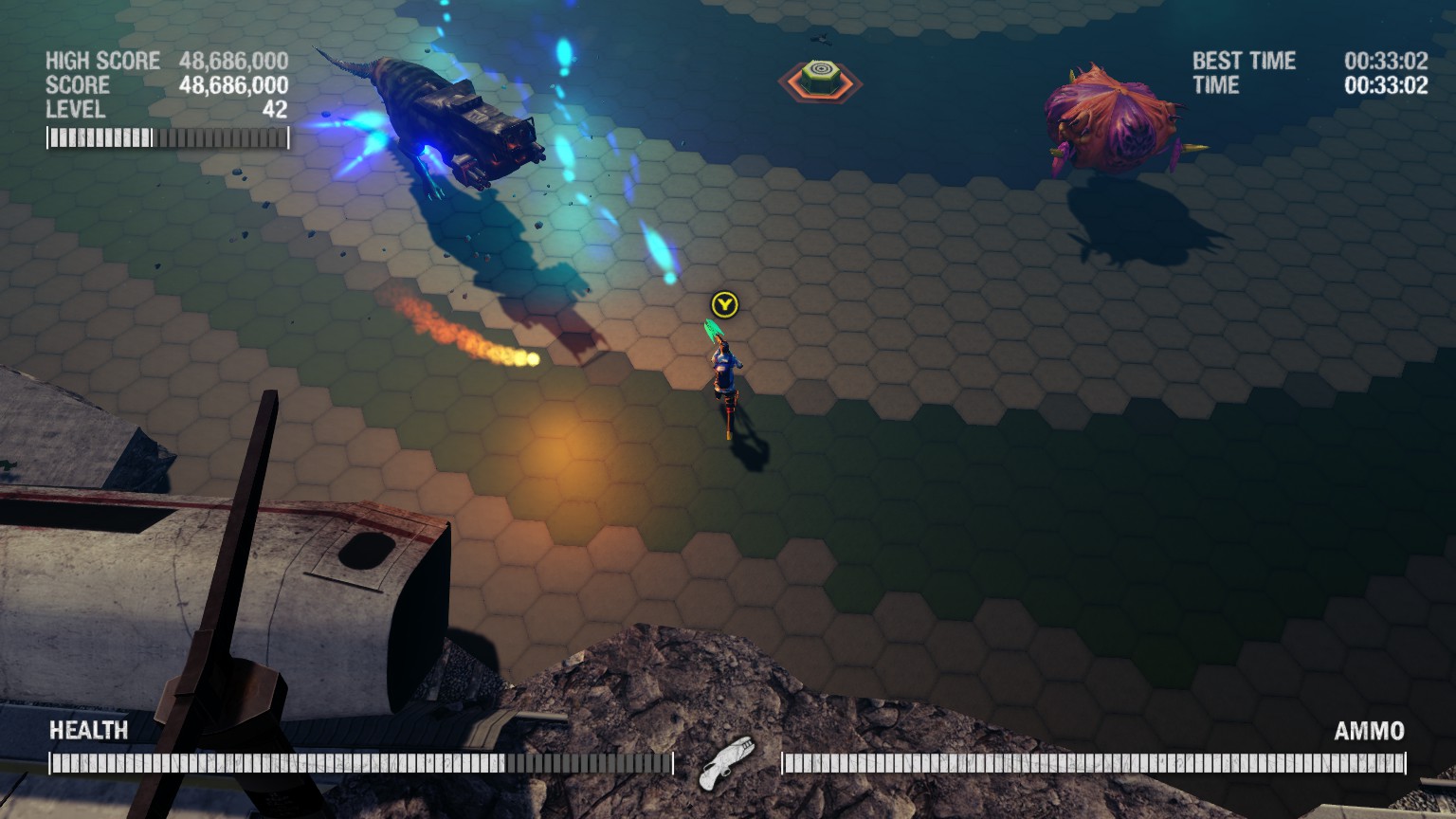Select the equipped weapon icon
Viewport: 1456px width, 819px height.
727,762
